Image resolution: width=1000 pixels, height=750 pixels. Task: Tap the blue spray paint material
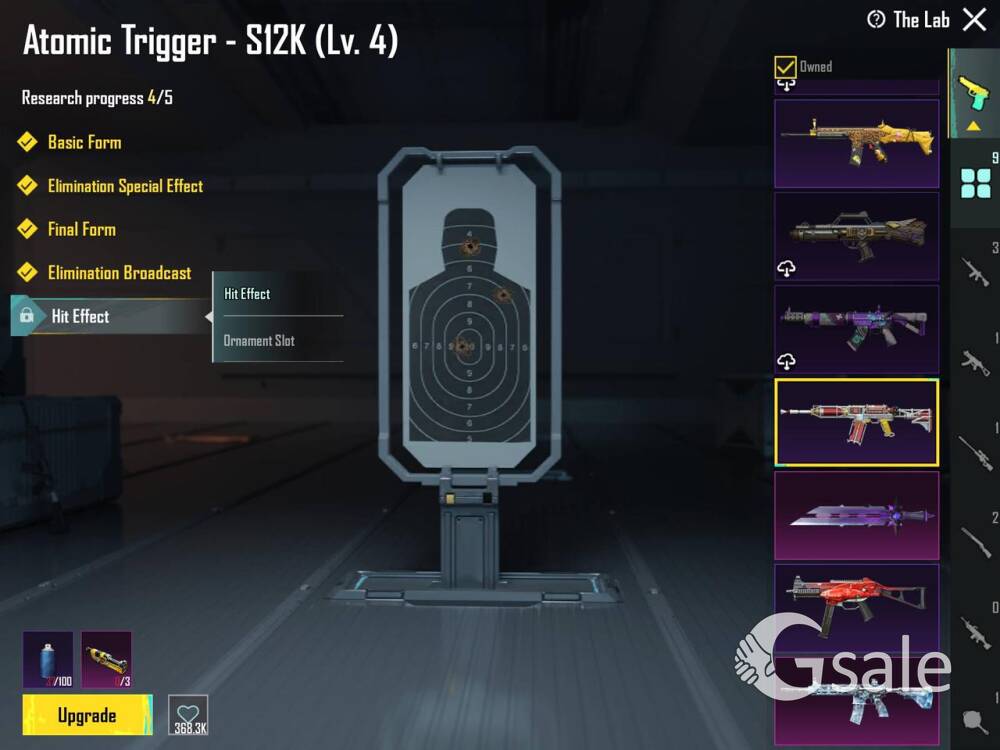(47, 659)
